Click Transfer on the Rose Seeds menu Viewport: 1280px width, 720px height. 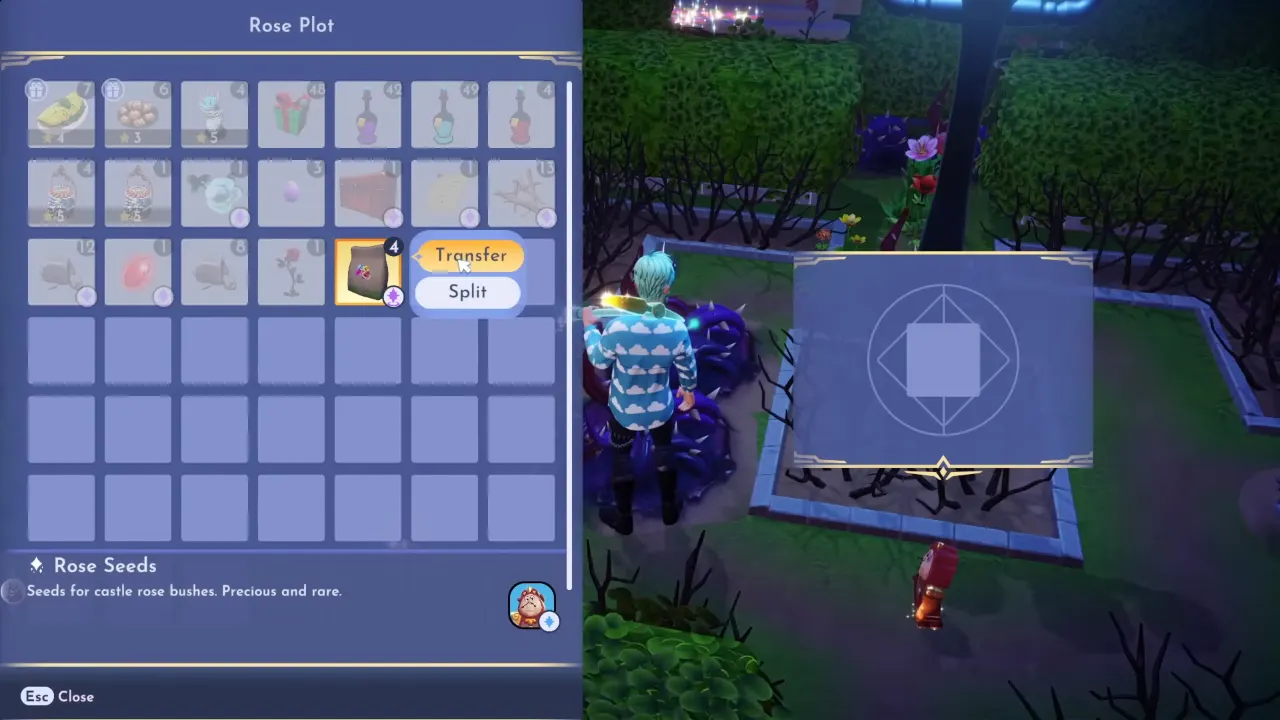(471, 255)
